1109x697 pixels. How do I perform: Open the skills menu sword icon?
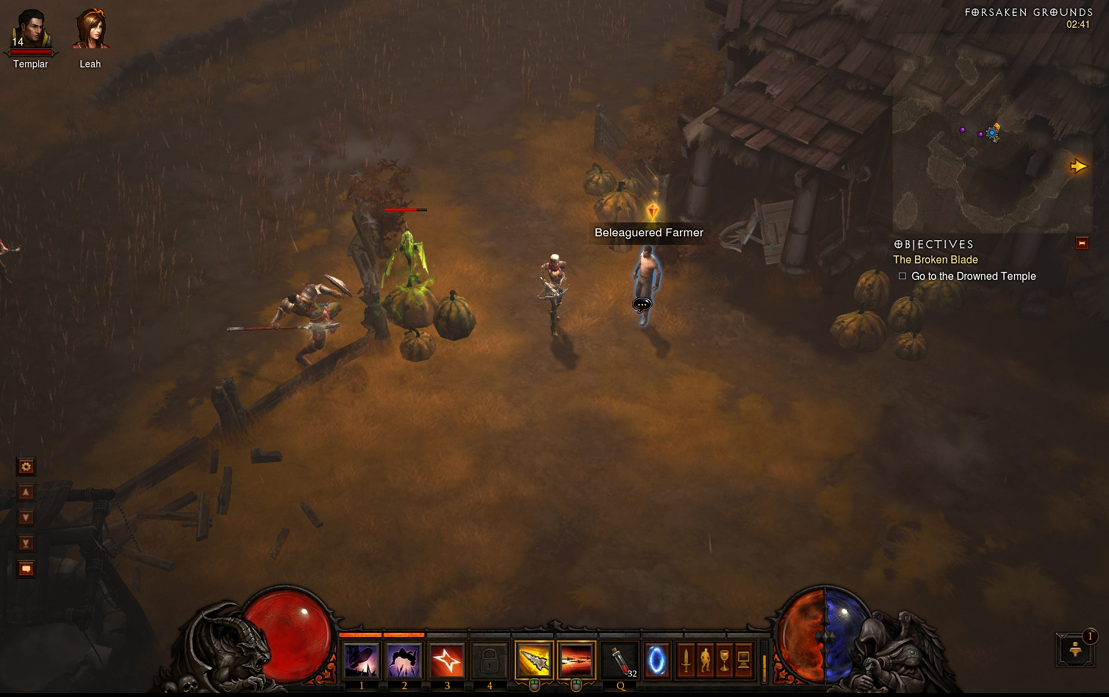pos(686,660)
